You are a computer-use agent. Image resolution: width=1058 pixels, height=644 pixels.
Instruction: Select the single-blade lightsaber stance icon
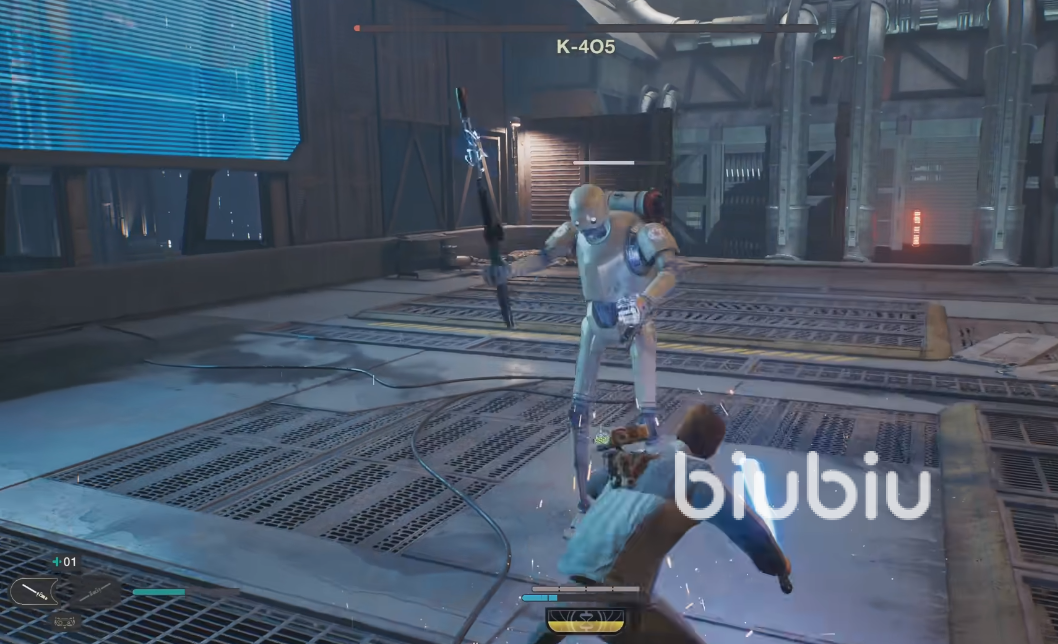click(36, 592)
